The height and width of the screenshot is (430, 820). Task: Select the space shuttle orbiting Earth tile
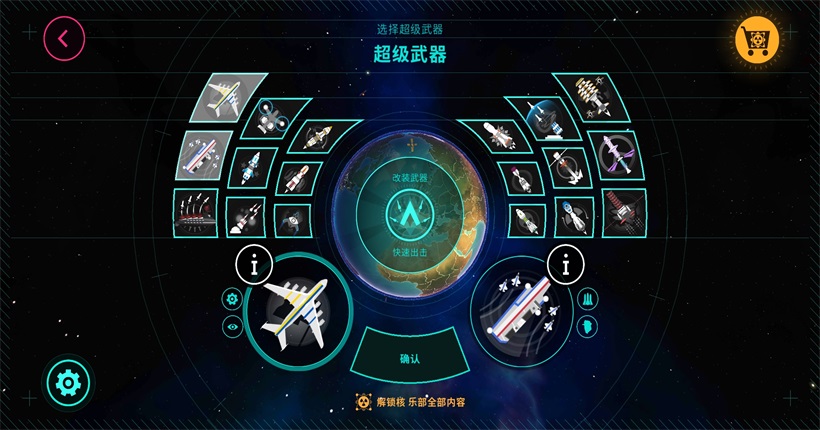coord(546,118)
